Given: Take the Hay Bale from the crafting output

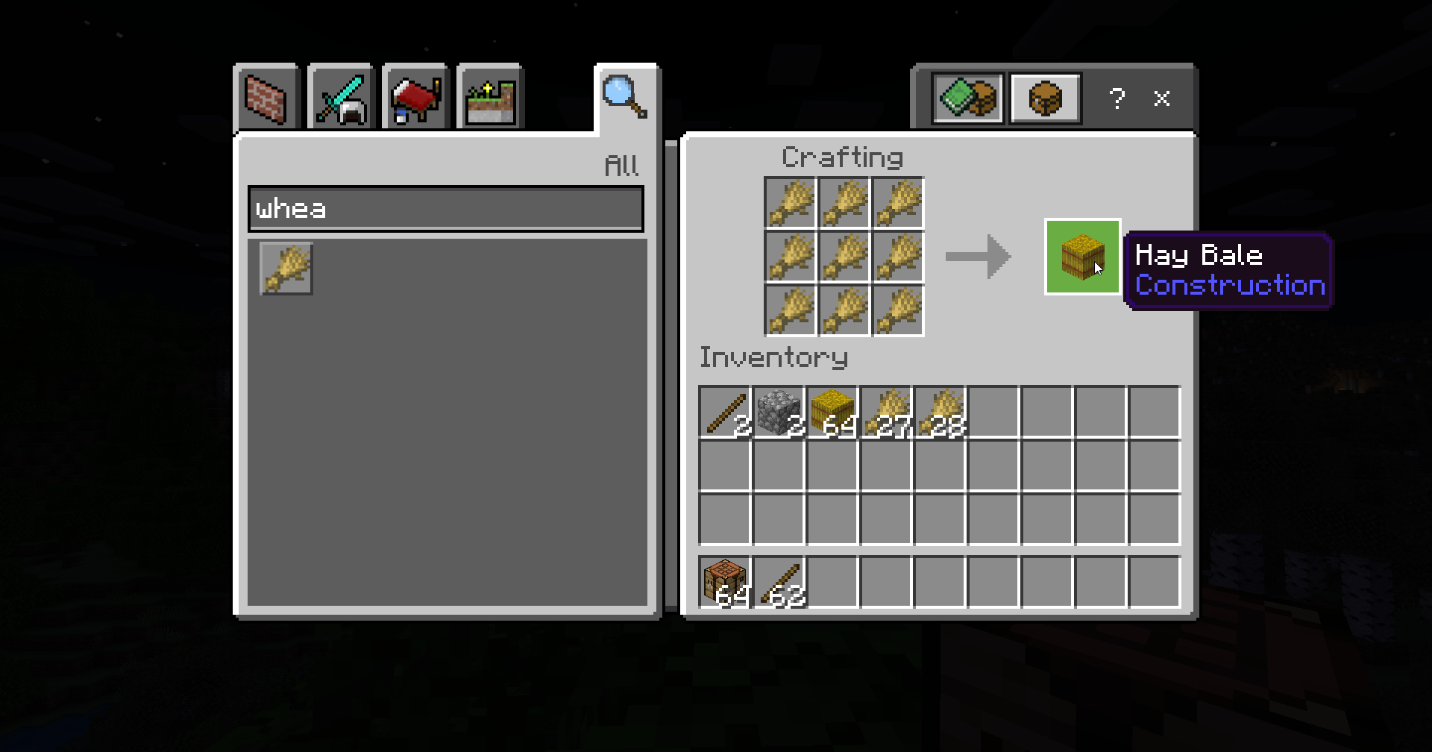Looking at the screenshot, I should pyautogui.click(x=1082, y=257).
